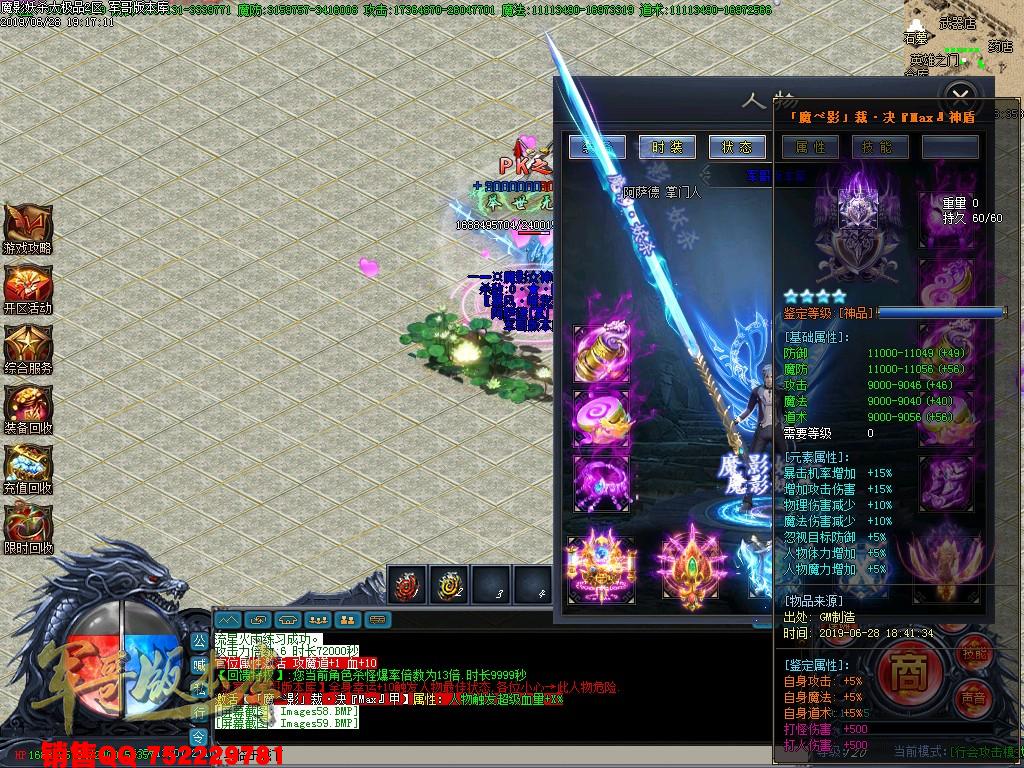Switch to the 技能 skills tab
Image resolution: width=1024 pixels, height=768 pixels.
[x=880, y=147]
